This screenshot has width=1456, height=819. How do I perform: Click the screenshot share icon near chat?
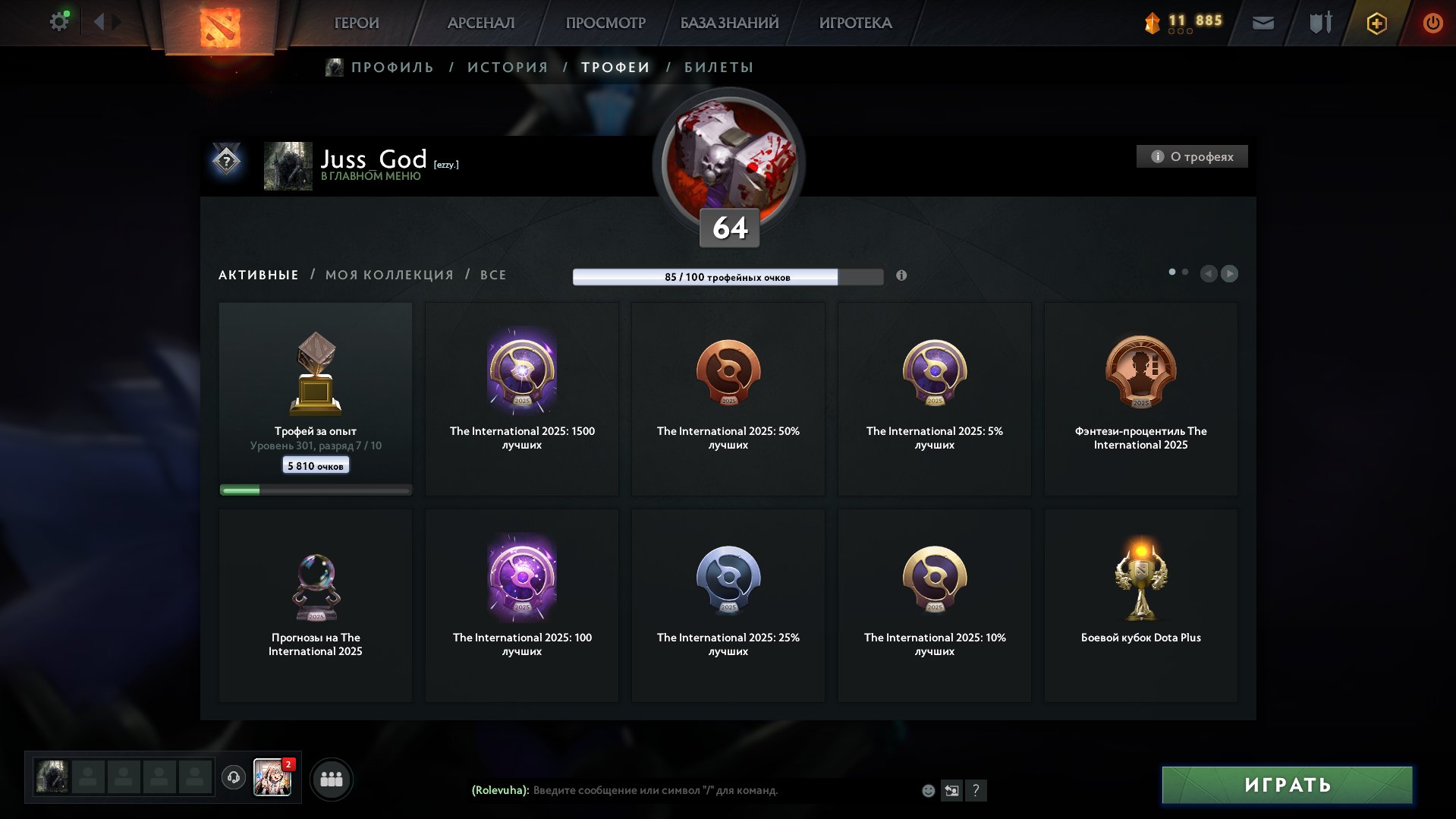[951, 790]
